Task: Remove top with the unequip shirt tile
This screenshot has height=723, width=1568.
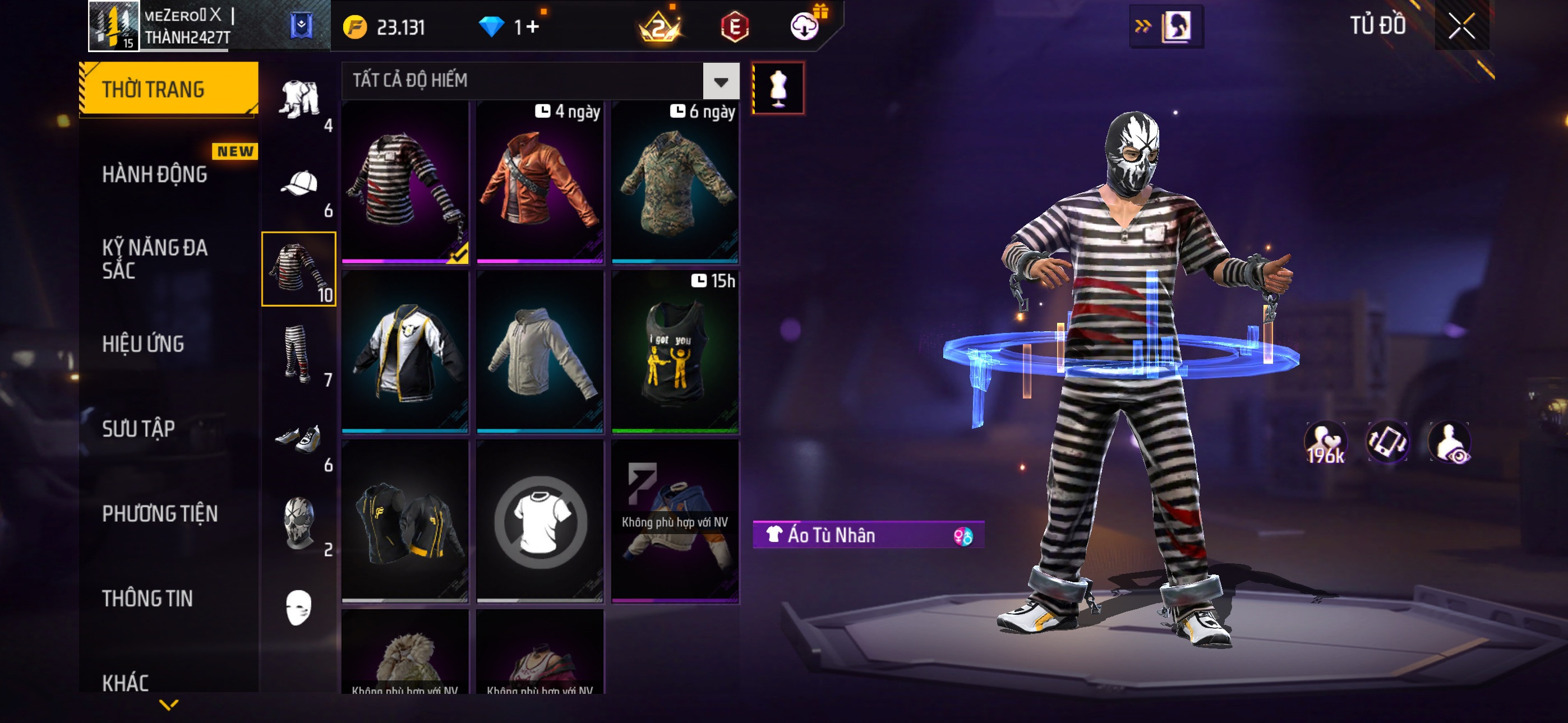Action: pyautogui.click(x=539, y=522)
